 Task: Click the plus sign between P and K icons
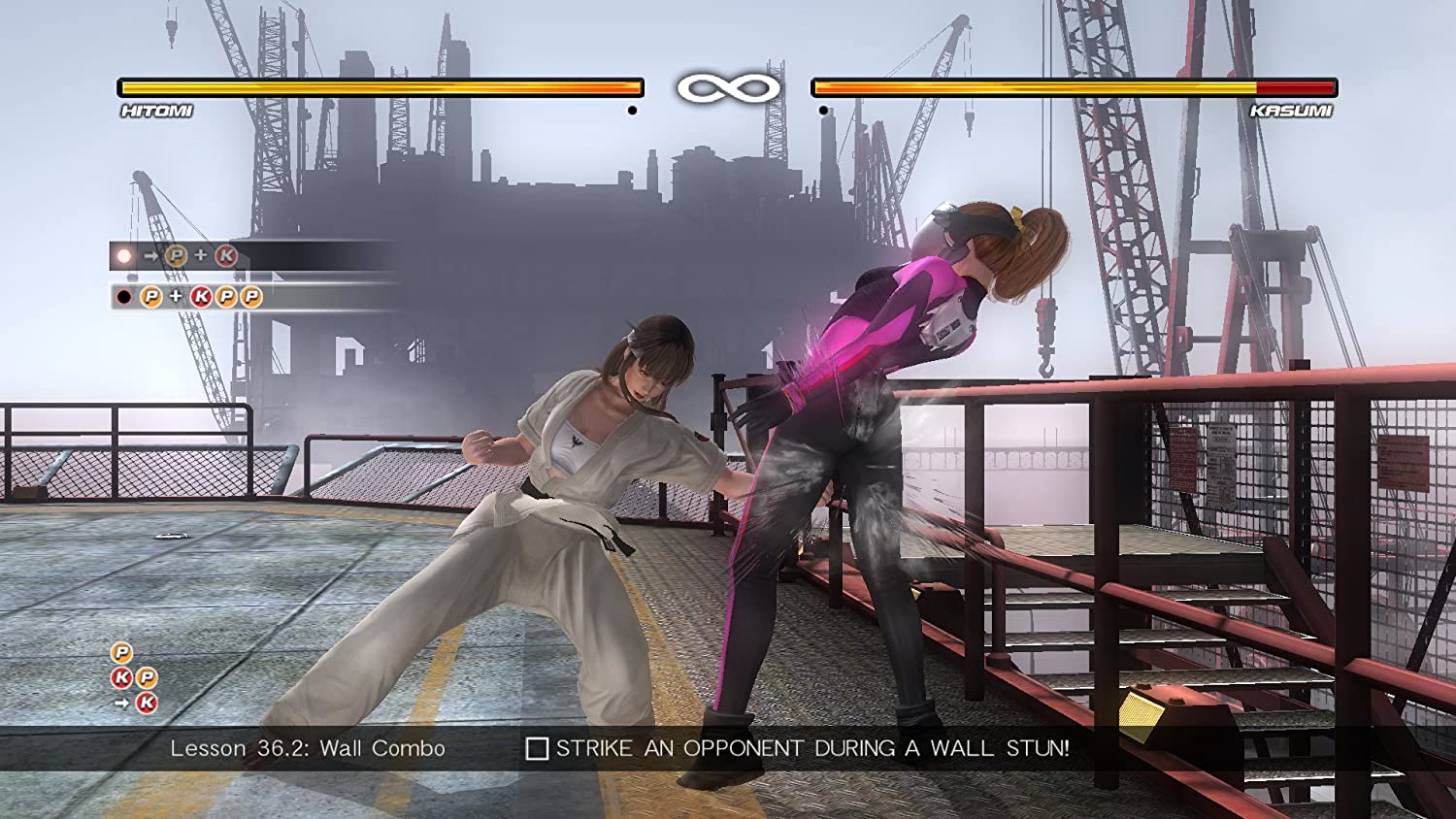coord(201,254)
